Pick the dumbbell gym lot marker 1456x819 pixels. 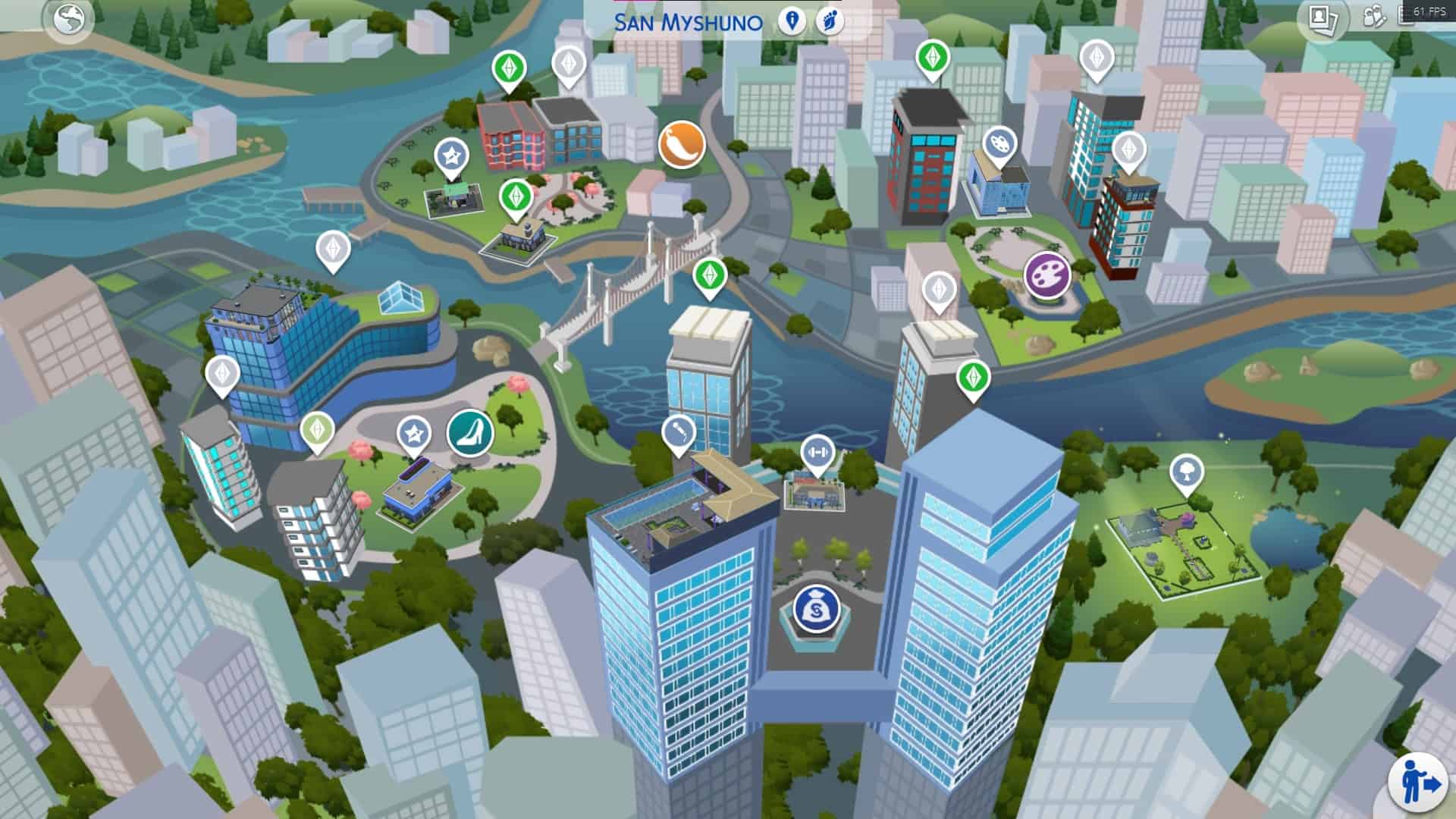click(x=817, y=453)
